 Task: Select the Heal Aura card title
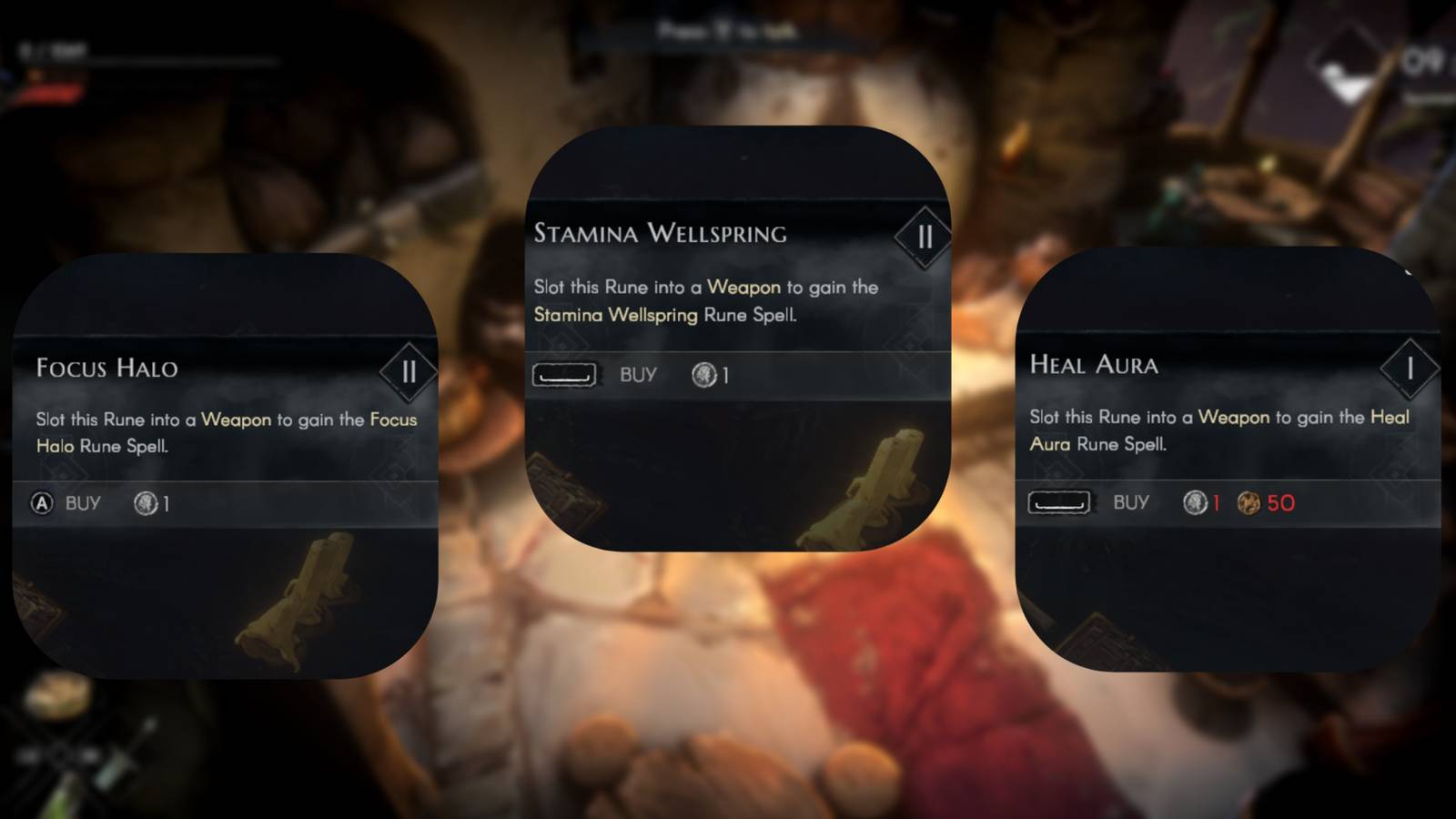point(1092,366)
